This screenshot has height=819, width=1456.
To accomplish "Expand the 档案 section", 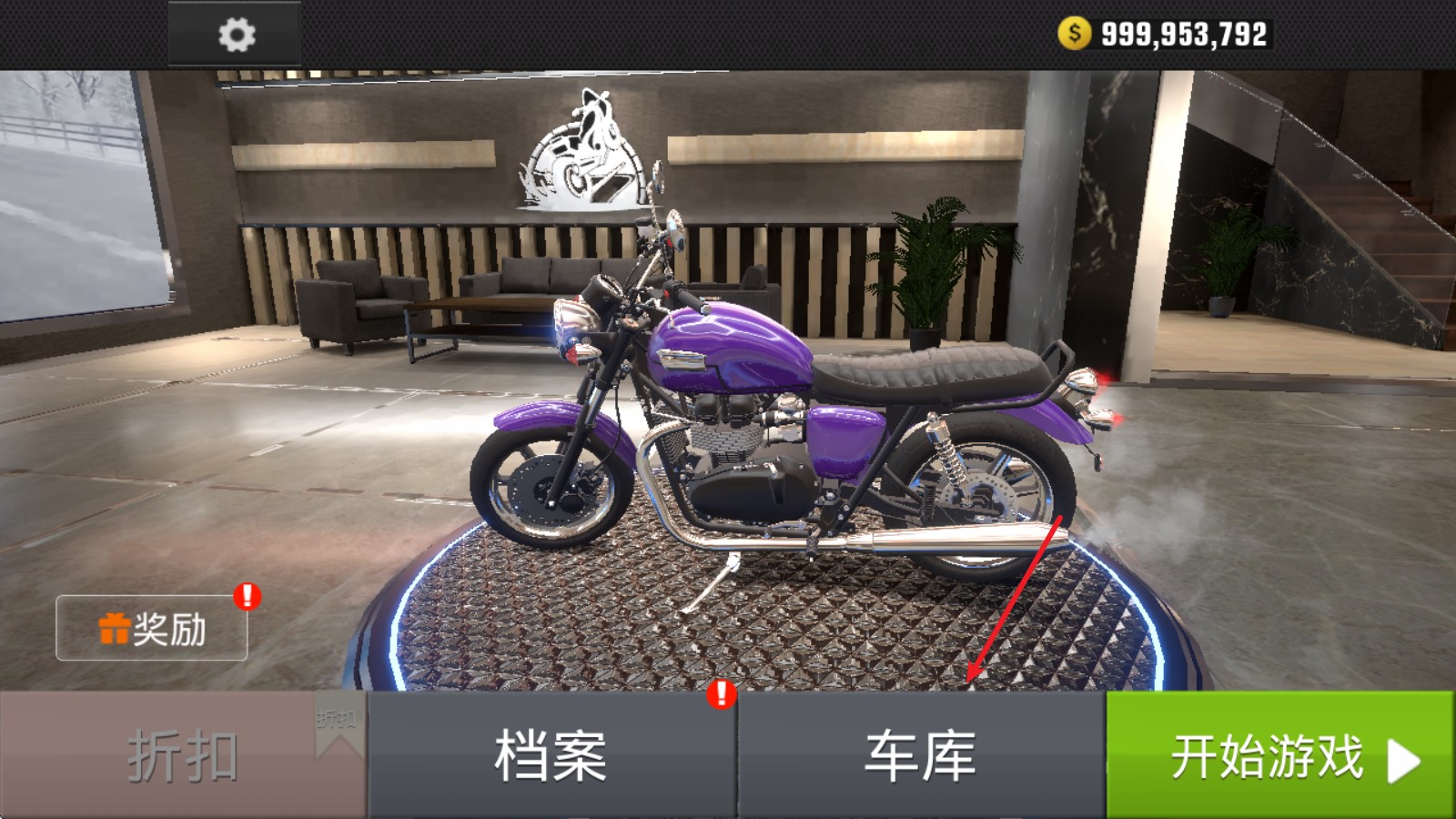I will coord(551,755).
